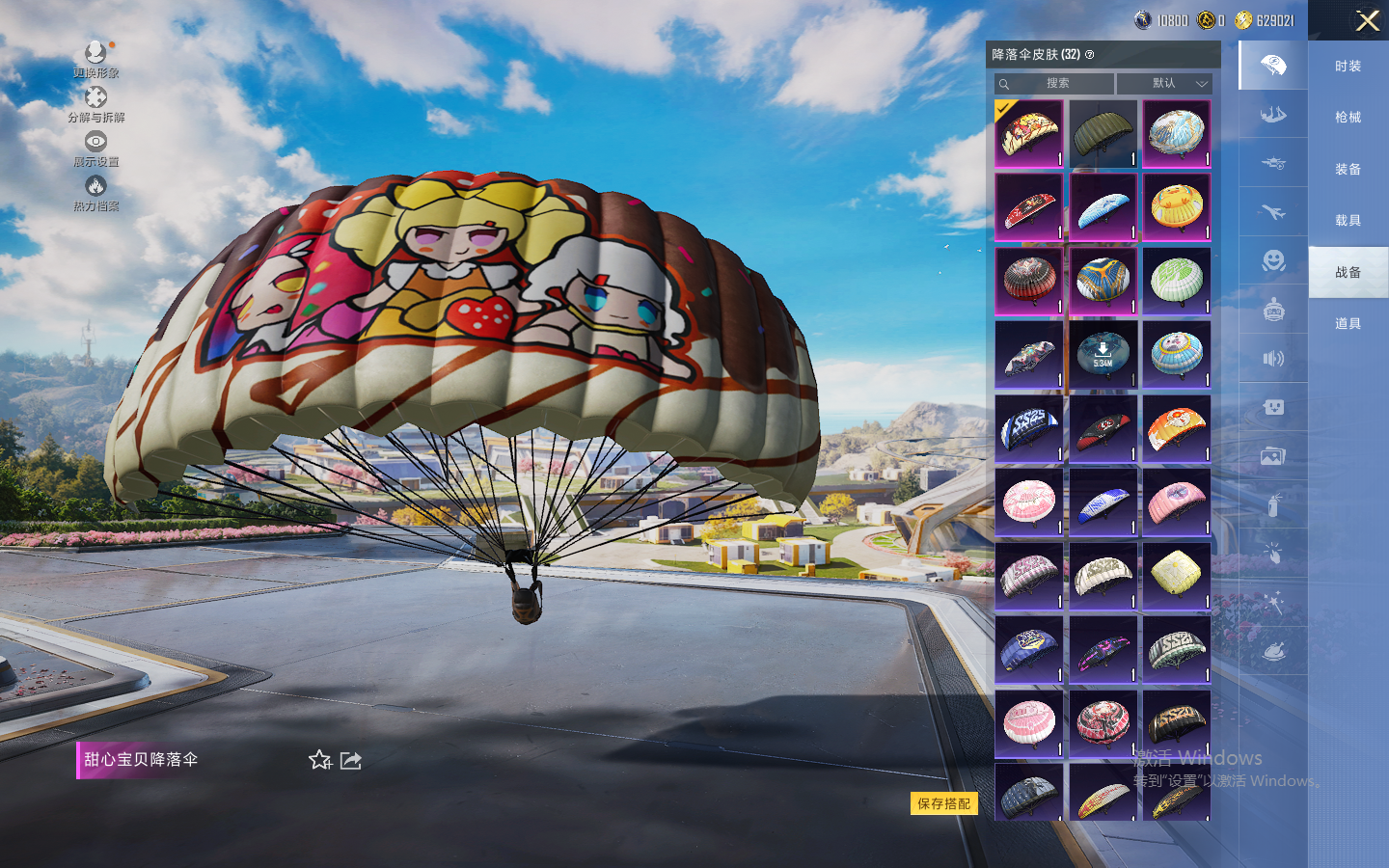Close the wardrobe with the X button
This screenshot has height=868, width=1389.
click(x=1367, y=20)
